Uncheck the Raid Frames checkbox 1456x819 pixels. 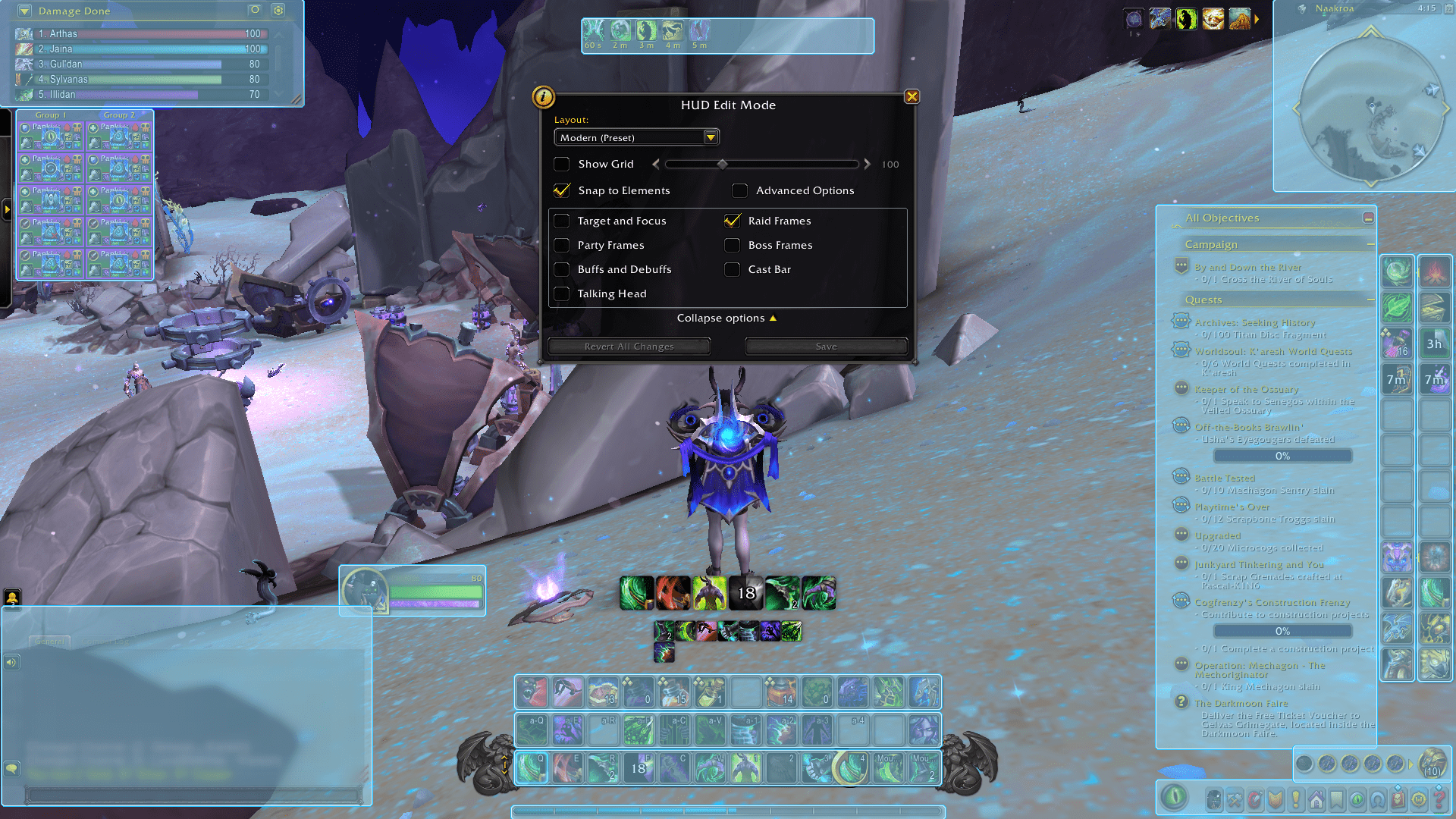(x=733, y=221)
